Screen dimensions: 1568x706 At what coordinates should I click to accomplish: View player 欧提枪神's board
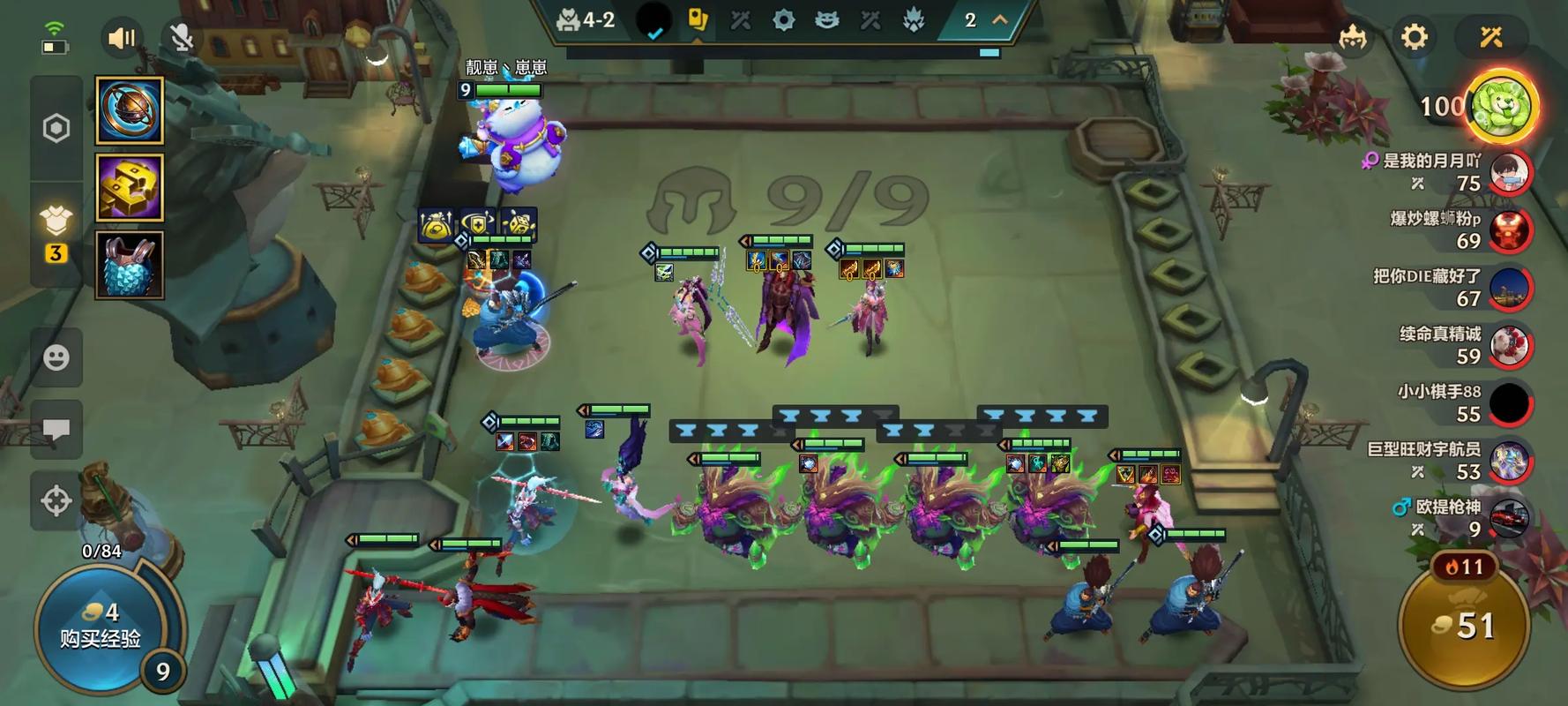[1509, 519]
